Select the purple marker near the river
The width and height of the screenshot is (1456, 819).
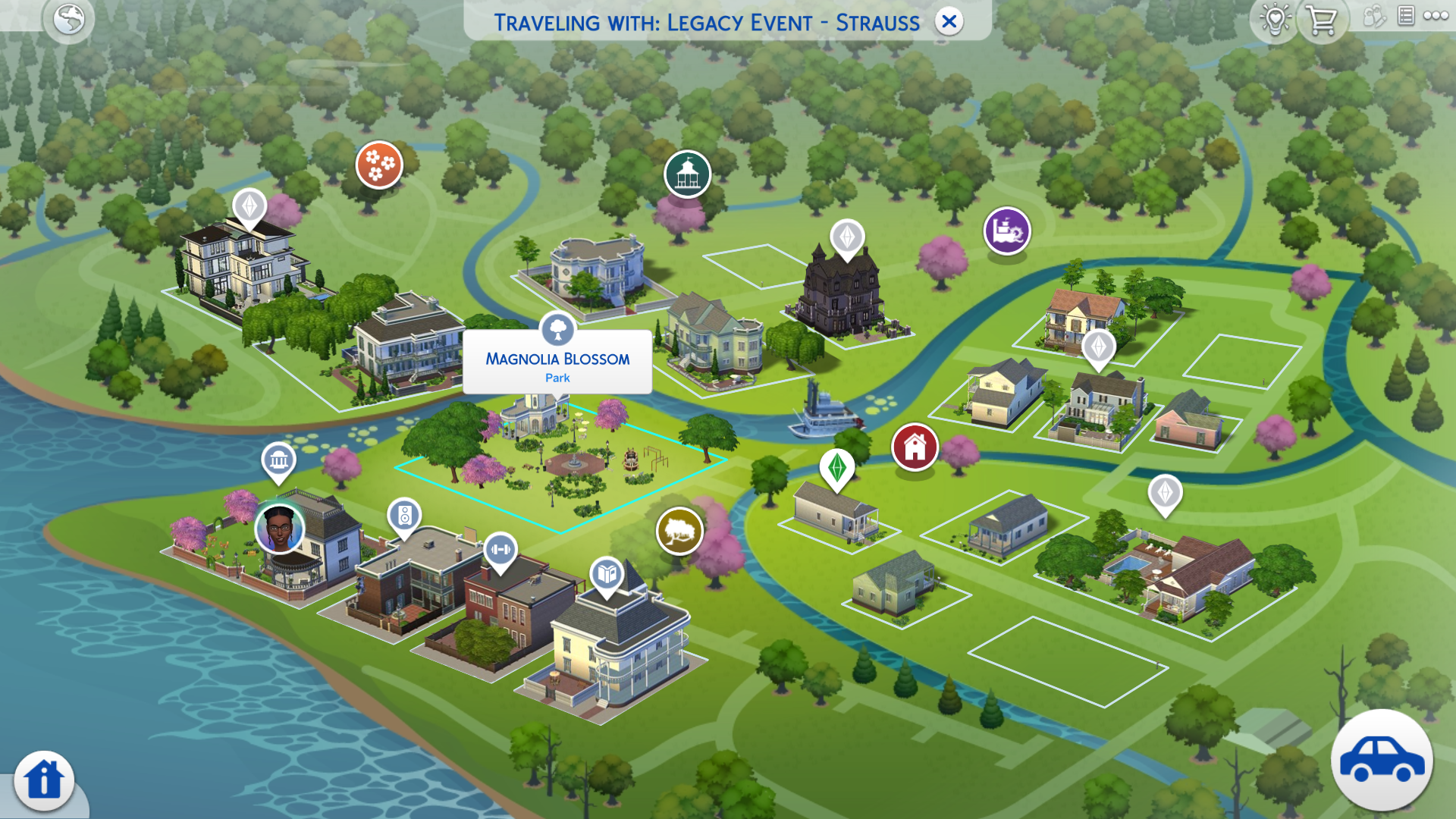pyautogui.click(x=1007, y=231)
